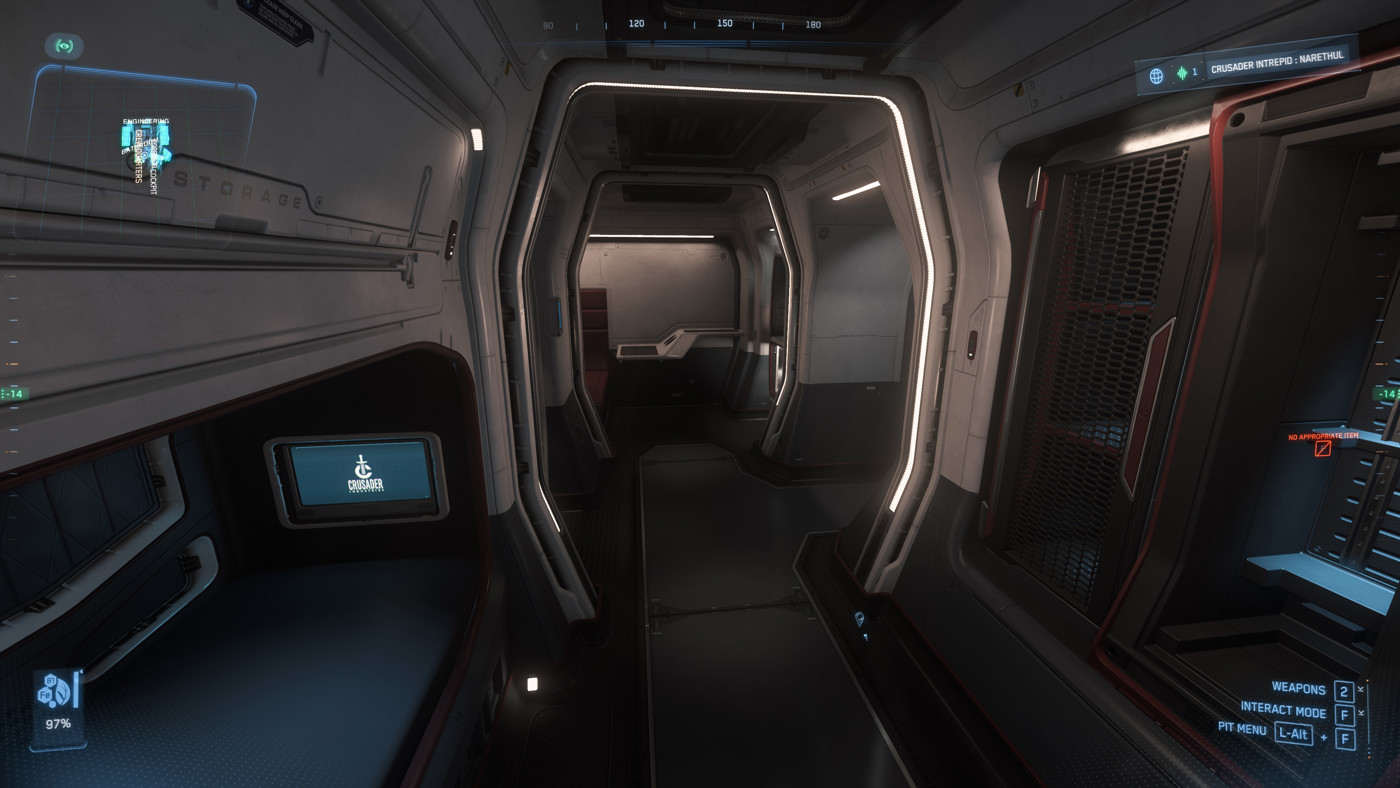
Task: Open the nutrition status leaf icon
Action: [x=60, y=691]
